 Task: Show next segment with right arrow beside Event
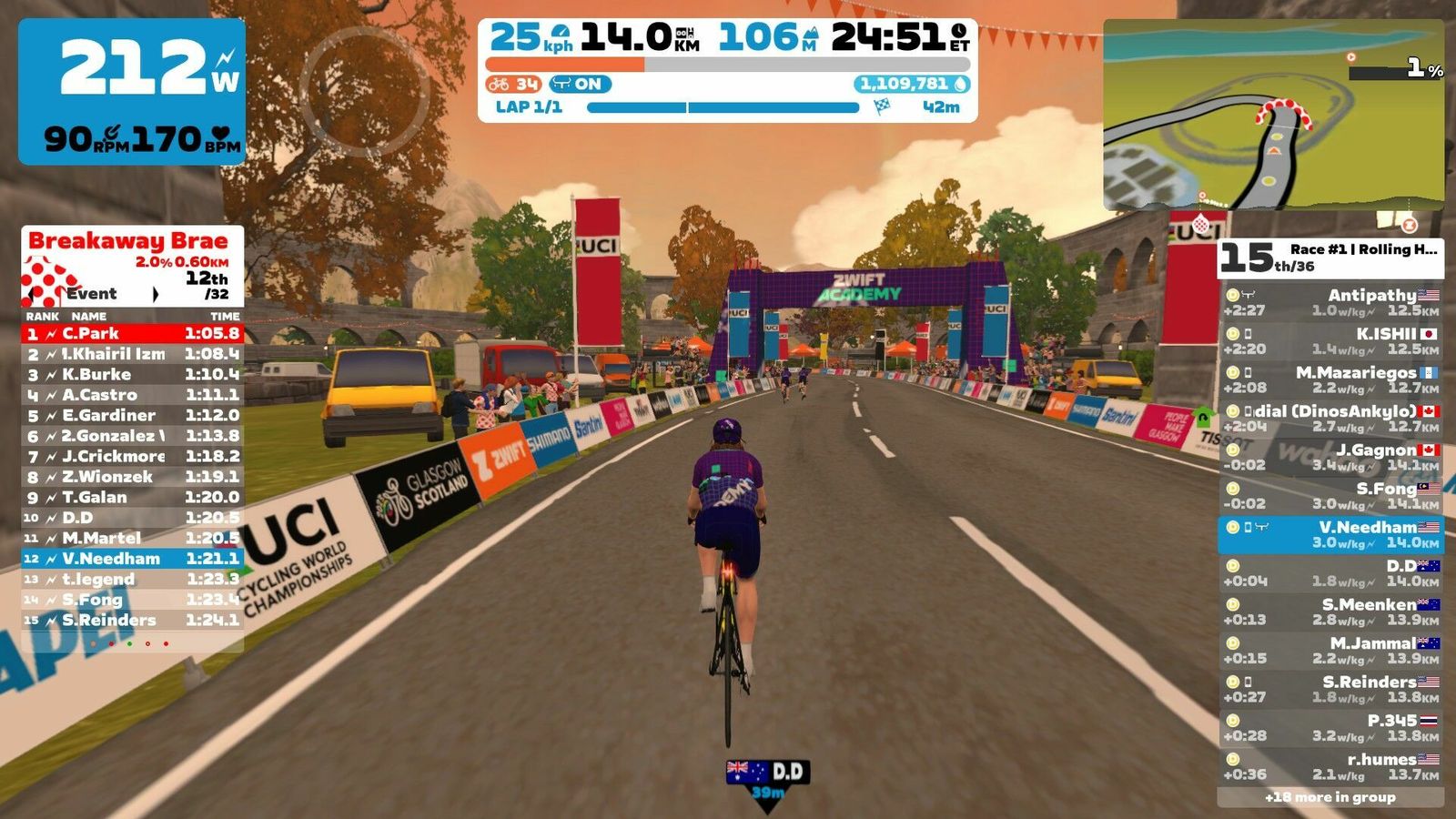click(x=156, y=294)
